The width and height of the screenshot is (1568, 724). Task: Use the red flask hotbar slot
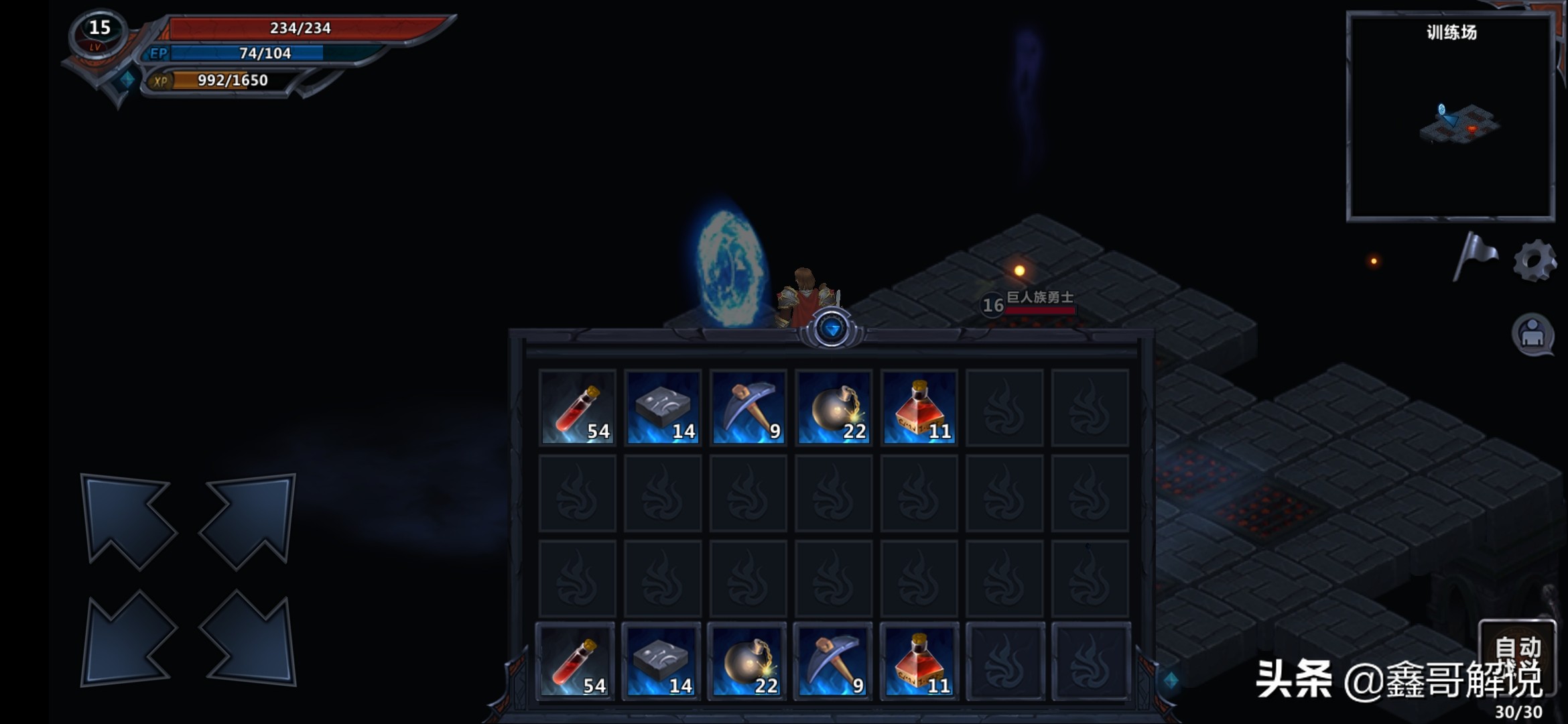[x=919, y=662]
